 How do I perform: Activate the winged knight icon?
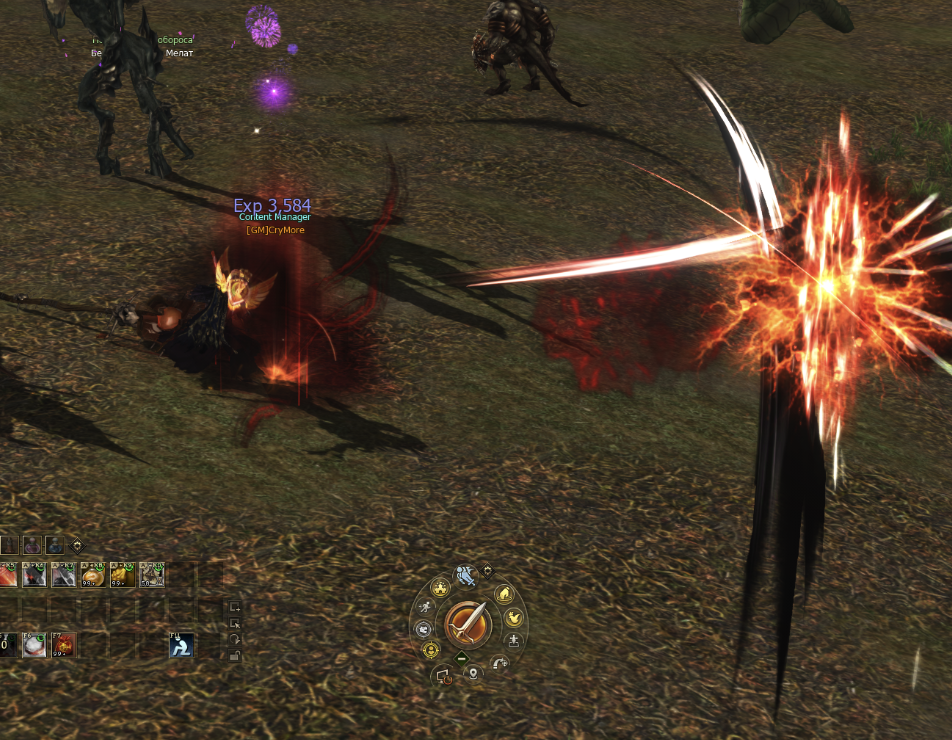[x=467, y=575]
